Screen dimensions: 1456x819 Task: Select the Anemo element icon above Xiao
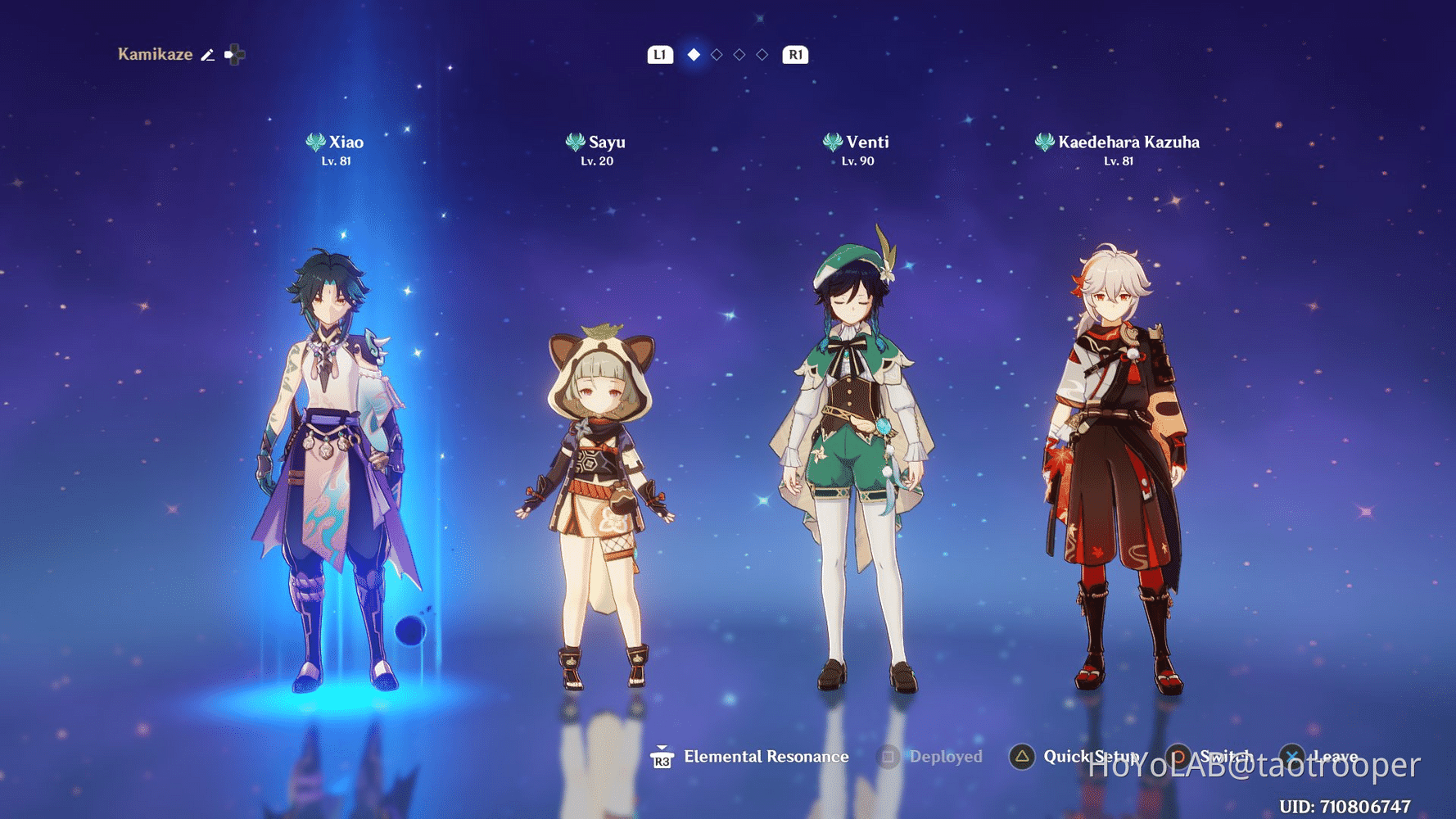[x=315, y=140]
